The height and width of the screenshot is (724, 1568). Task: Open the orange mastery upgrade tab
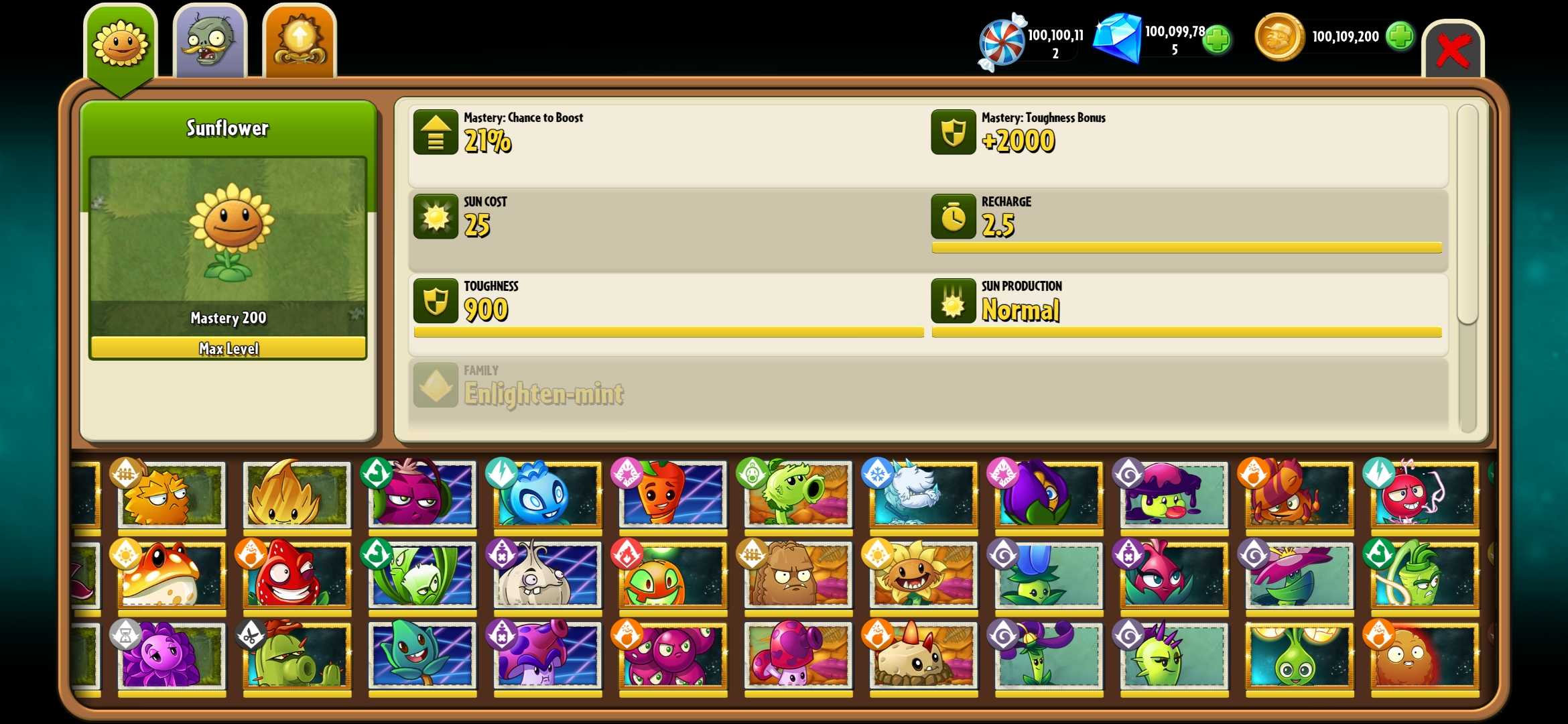[299, 40]
